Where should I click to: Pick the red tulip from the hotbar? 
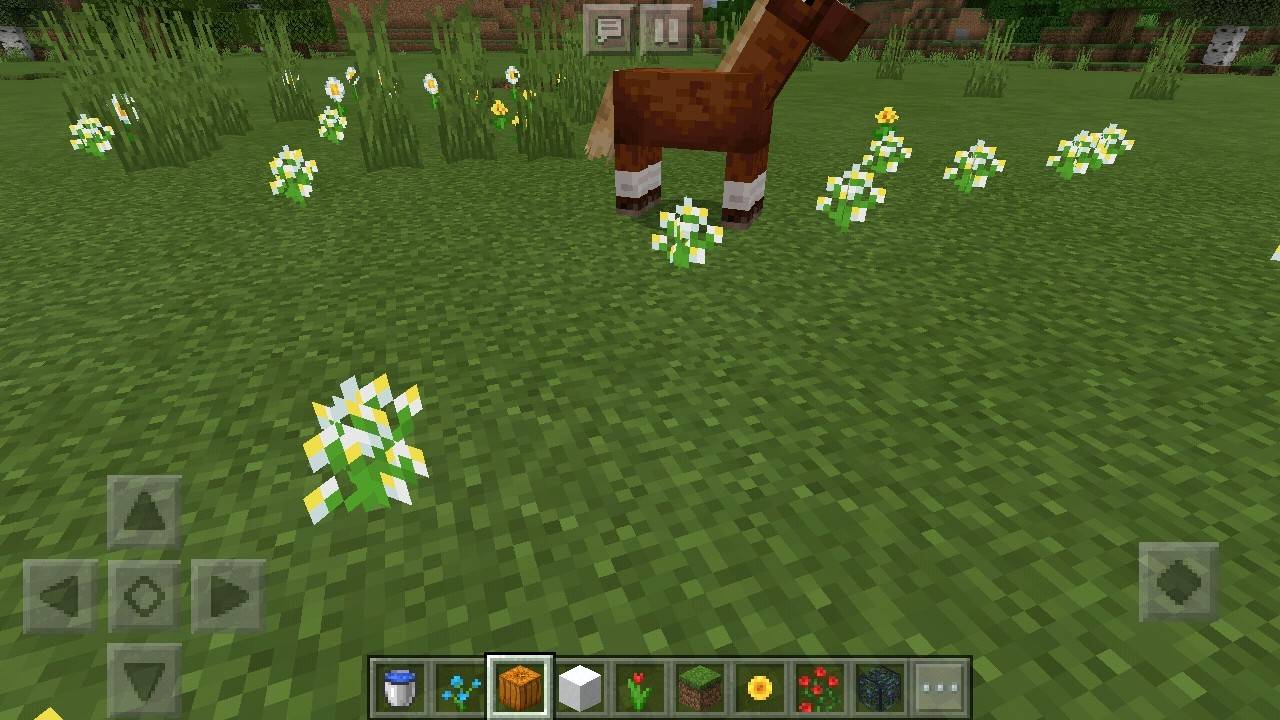[x=640, y=688]
